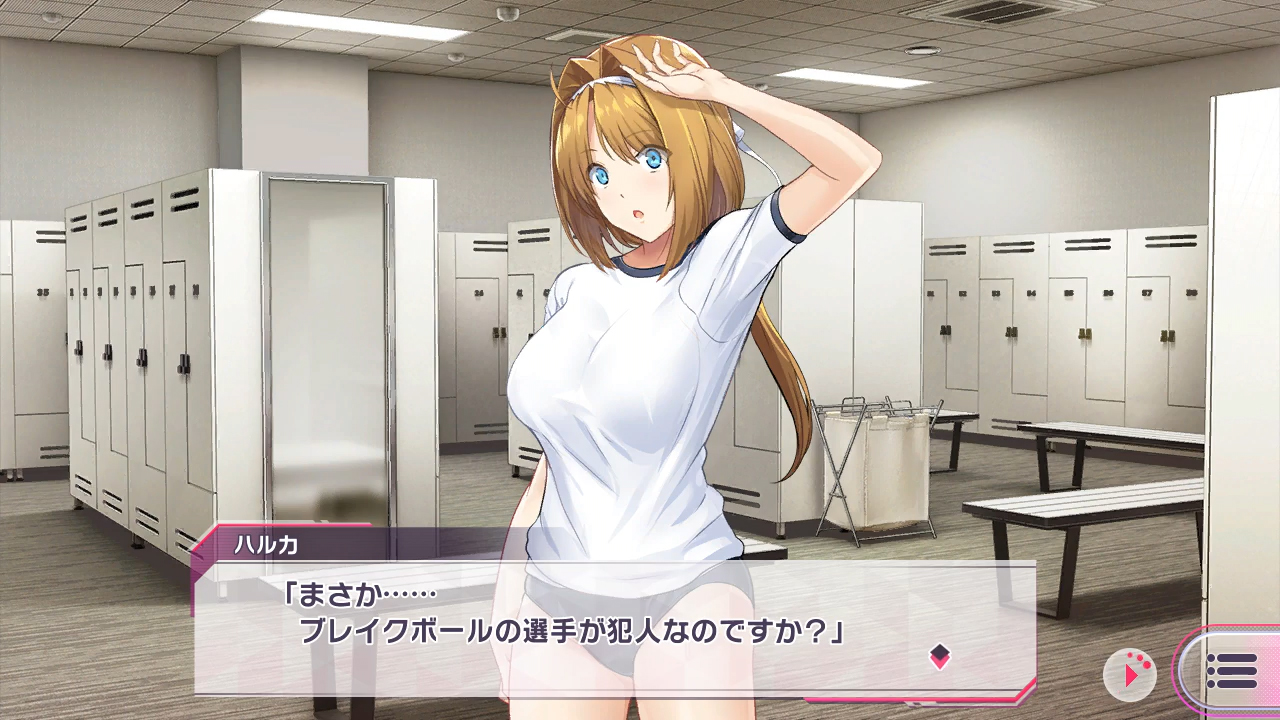Open the list menu button
The width and height of the screenshot is (1280, 720).
pos(1231,671)
